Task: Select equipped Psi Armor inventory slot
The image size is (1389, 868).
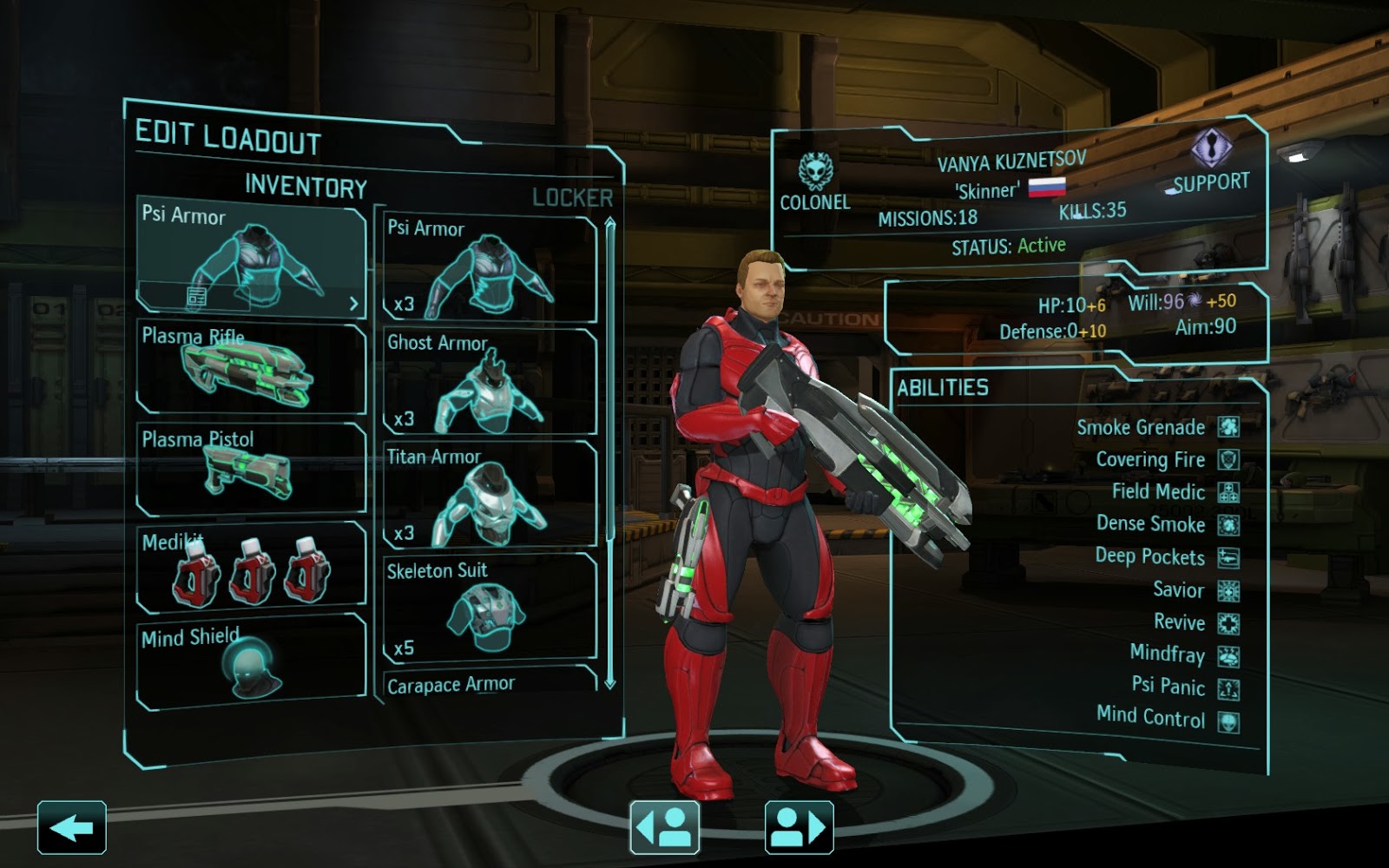Action: pyautogui.click(x=252, y=256)
